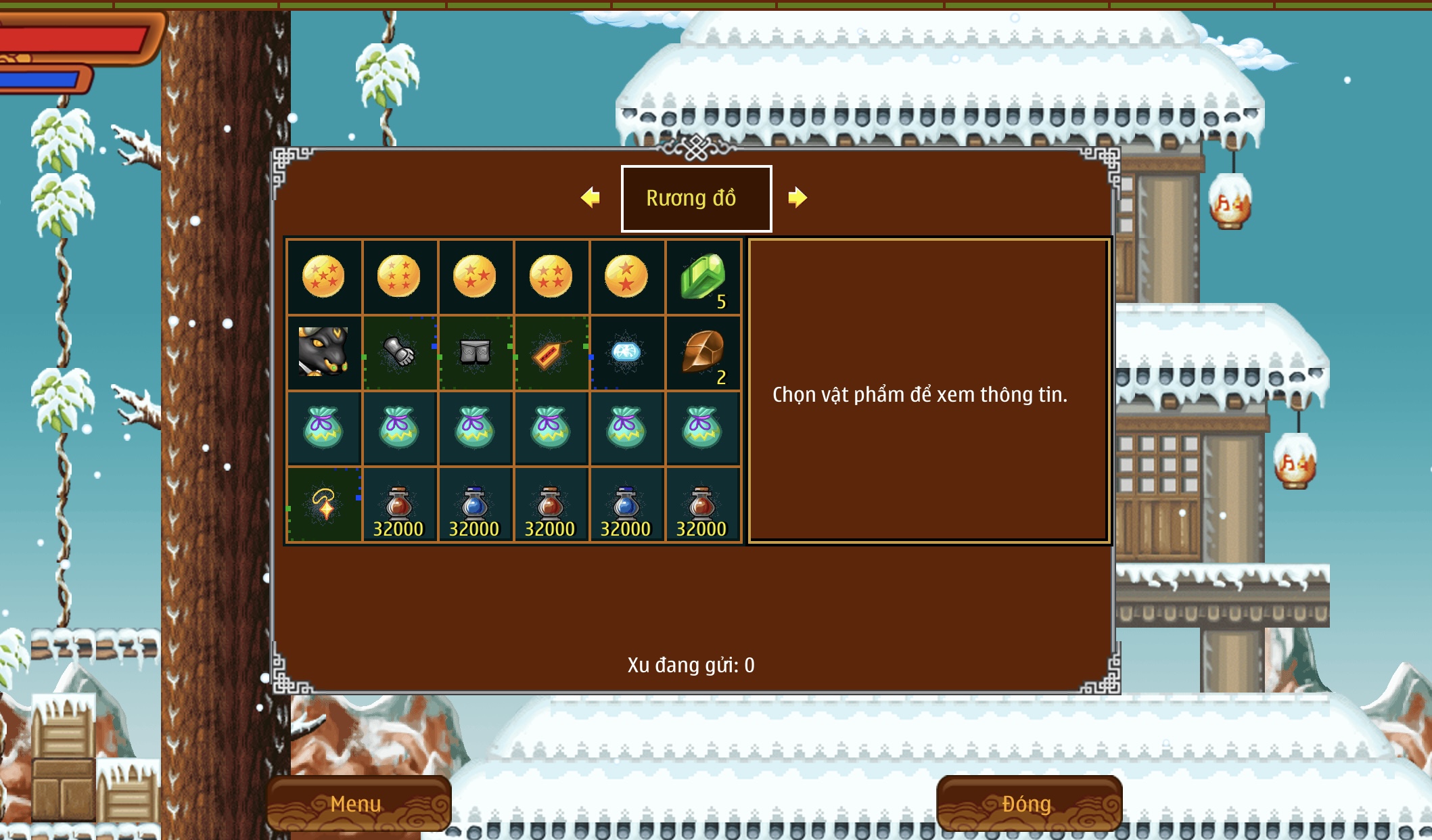The width and height of the screenshot is (1432, 840).
Task: Select the two-star dragon ball
Action: pyautogui.click(x=626, y=277)
